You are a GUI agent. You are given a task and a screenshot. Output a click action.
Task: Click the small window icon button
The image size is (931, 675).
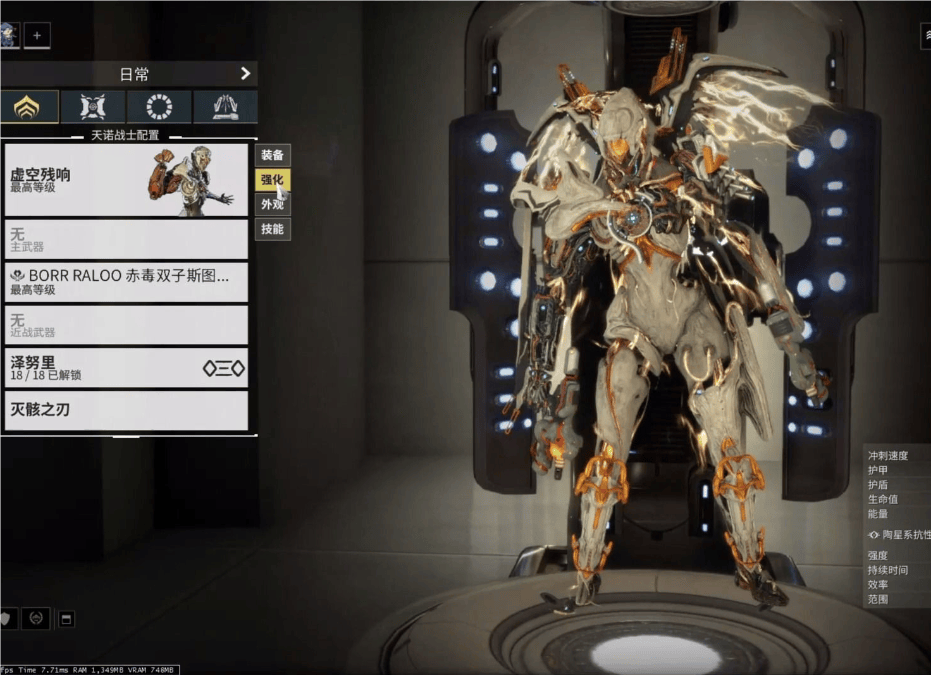coord(67,619)
